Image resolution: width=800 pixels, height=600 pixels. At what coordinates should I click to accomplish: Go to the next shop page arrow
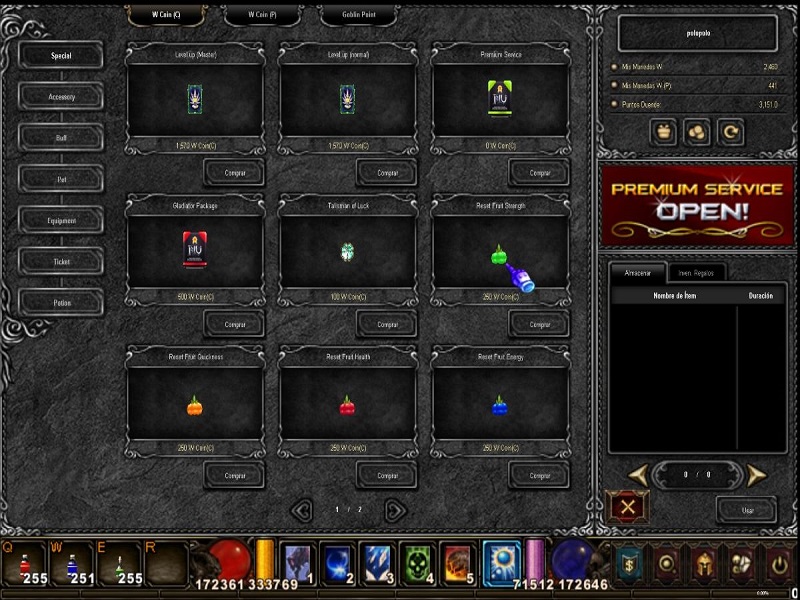tap(396, 510)
